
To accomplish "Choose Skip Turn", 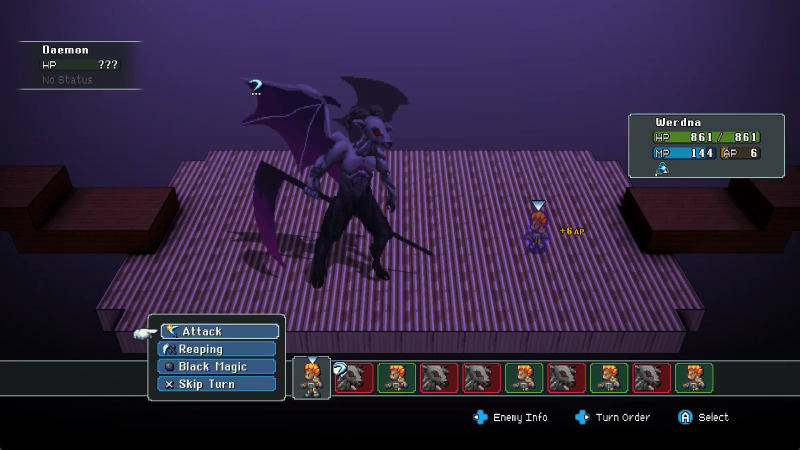I will [203, 384].
